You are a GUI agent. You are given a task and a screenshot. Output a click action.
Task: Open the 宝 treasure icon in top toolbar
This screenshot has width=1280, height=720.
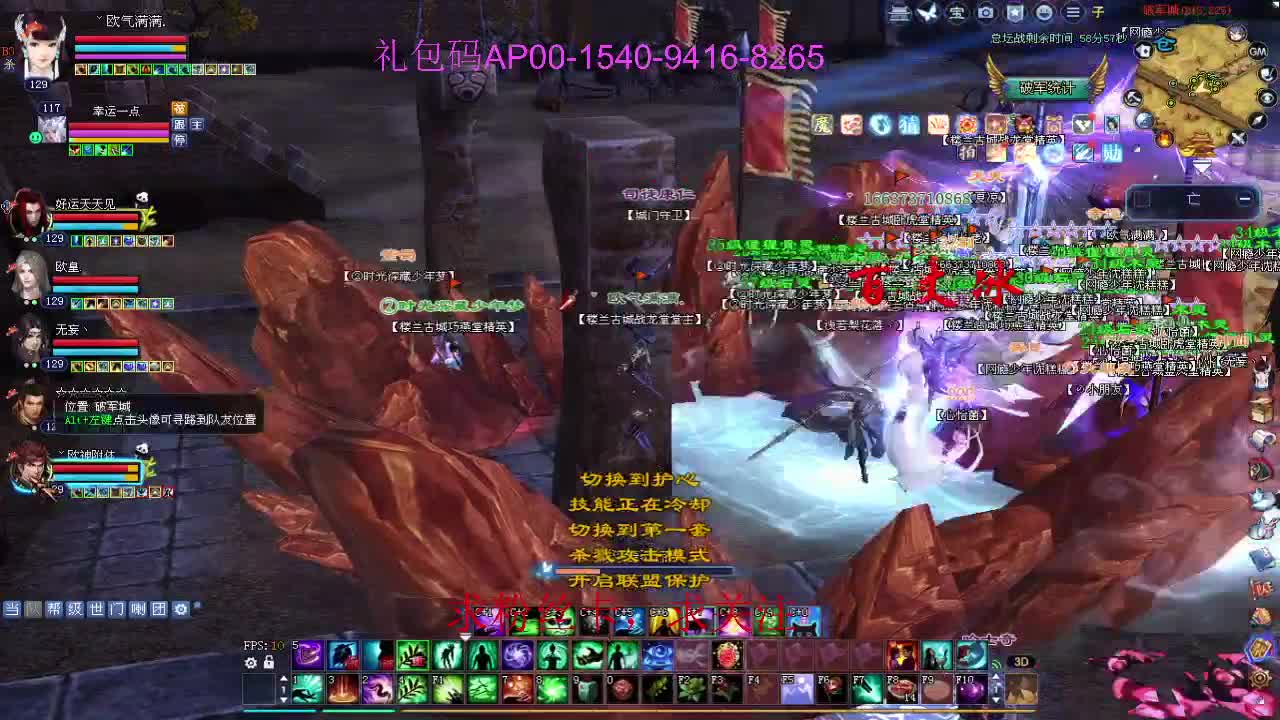pos(956,13)
